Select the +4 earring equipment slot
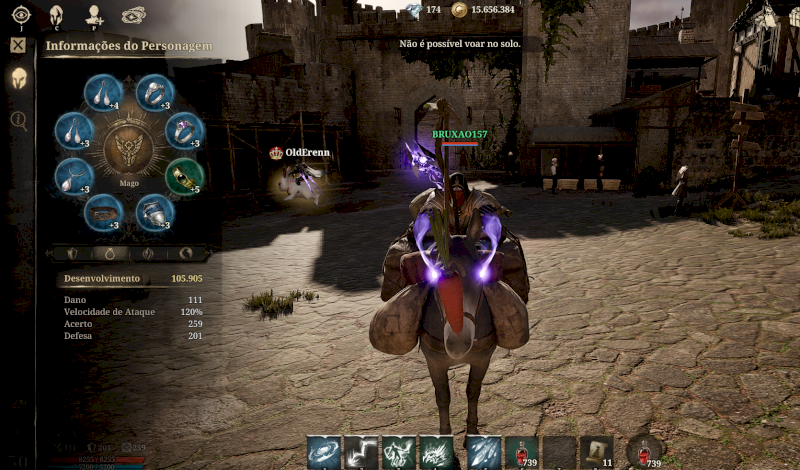Screen dimensions: 800x470 [x=102, y=93]
